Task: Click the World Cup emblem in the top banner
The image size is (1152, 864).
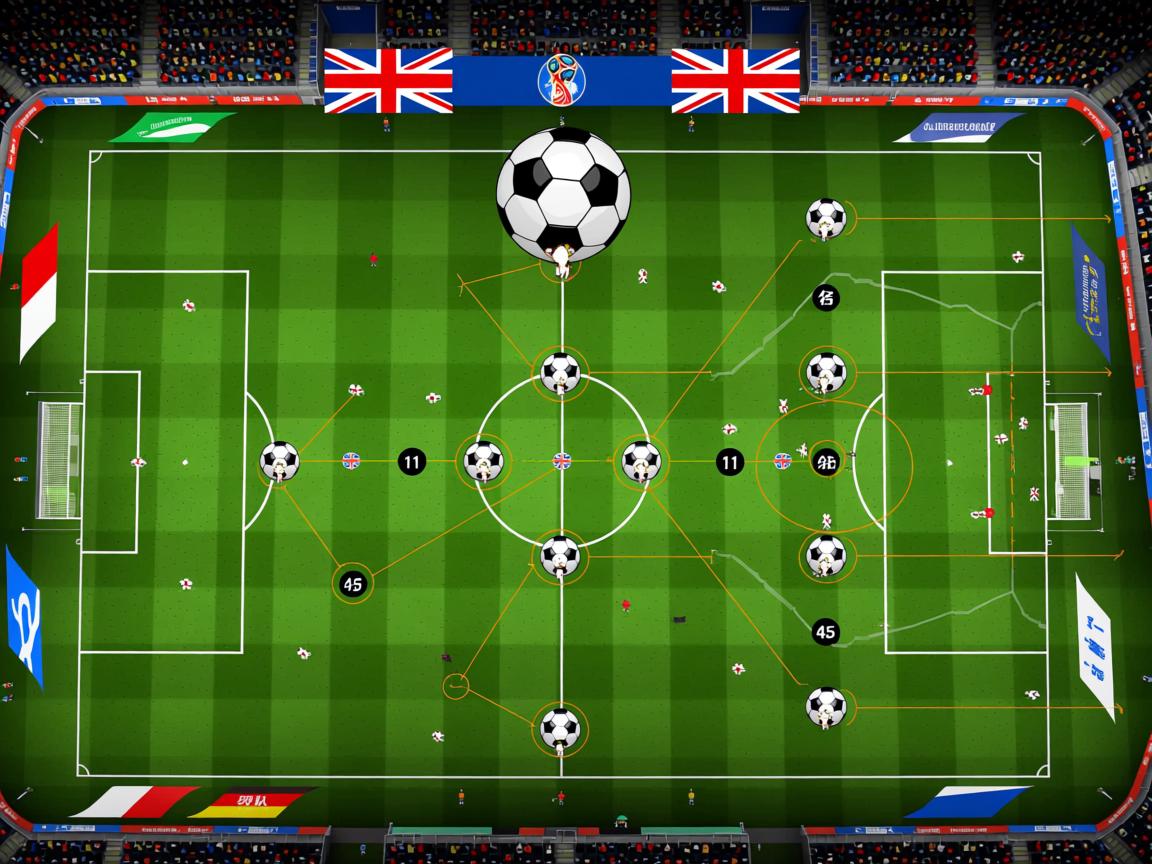Action: [x=562, y=80]
